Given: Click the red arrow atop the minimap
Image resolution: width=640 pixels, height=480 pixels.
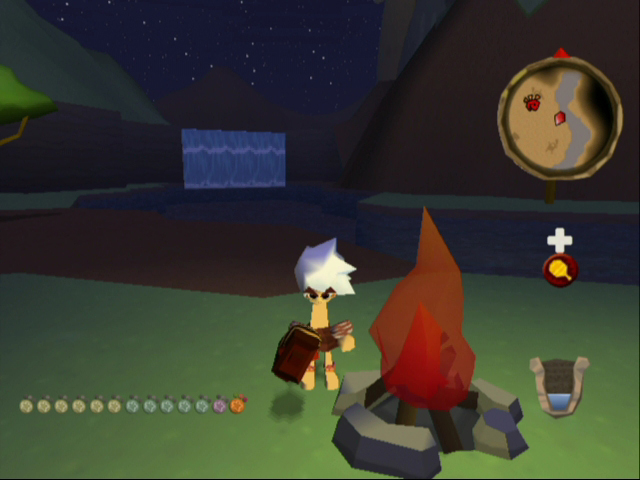Looking at the screenshot, I should tap(561, 53).
